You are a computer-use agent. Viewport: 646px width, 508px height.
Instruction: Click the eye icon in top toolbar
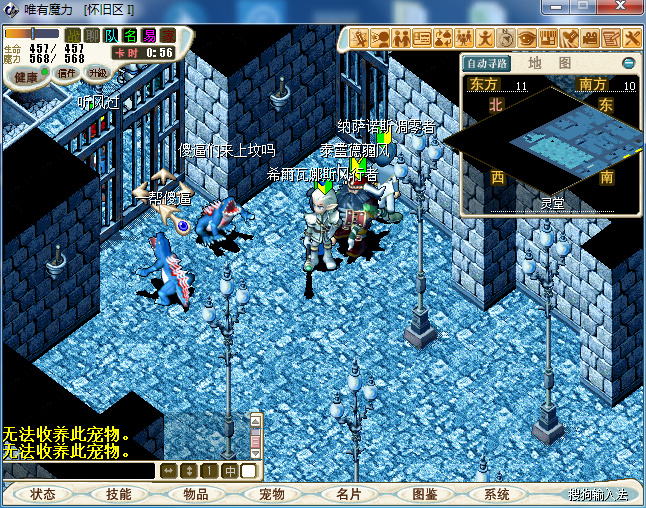(x=526, y=38)
